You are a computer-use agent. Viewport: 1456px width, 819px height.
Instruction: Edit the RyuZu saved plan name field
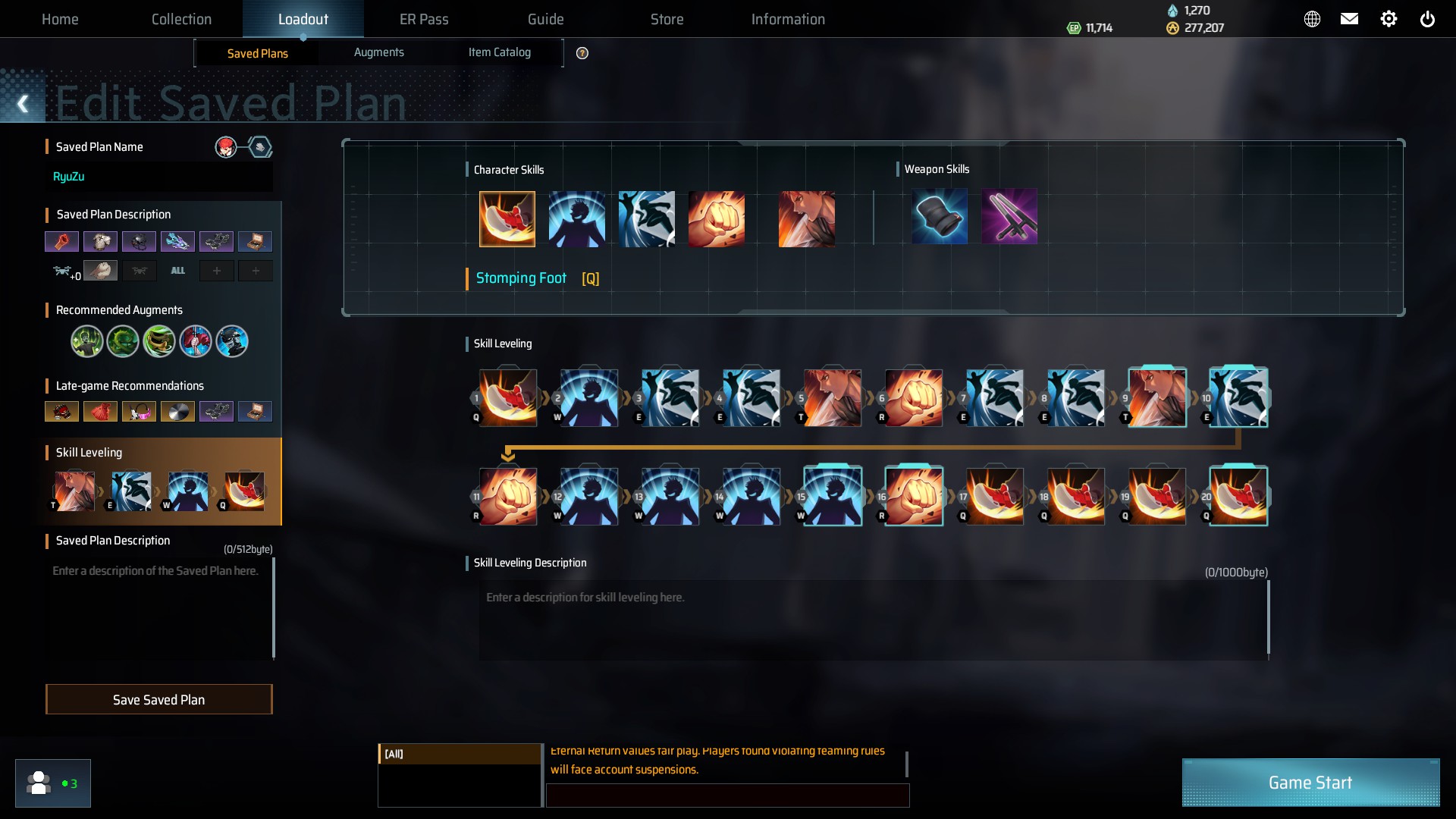[159, 177]
